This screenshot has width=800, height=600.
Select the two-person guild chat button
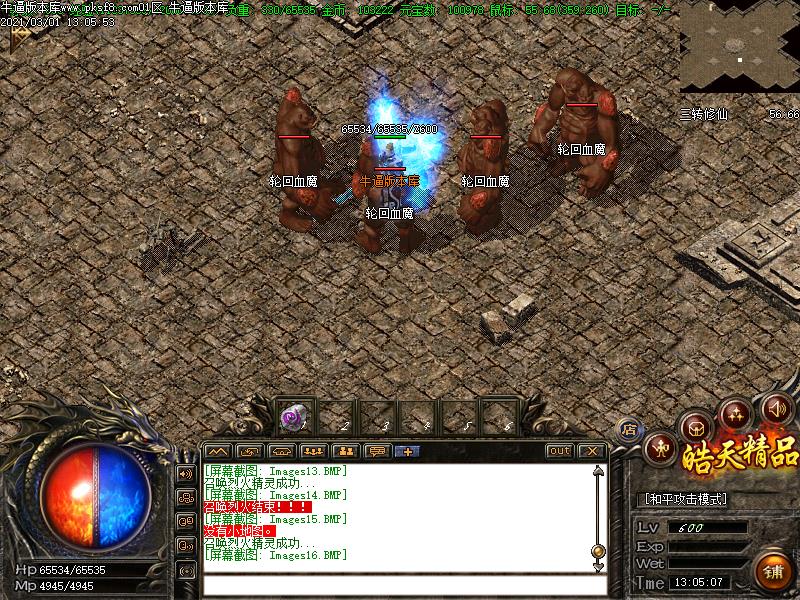[345, 451]
